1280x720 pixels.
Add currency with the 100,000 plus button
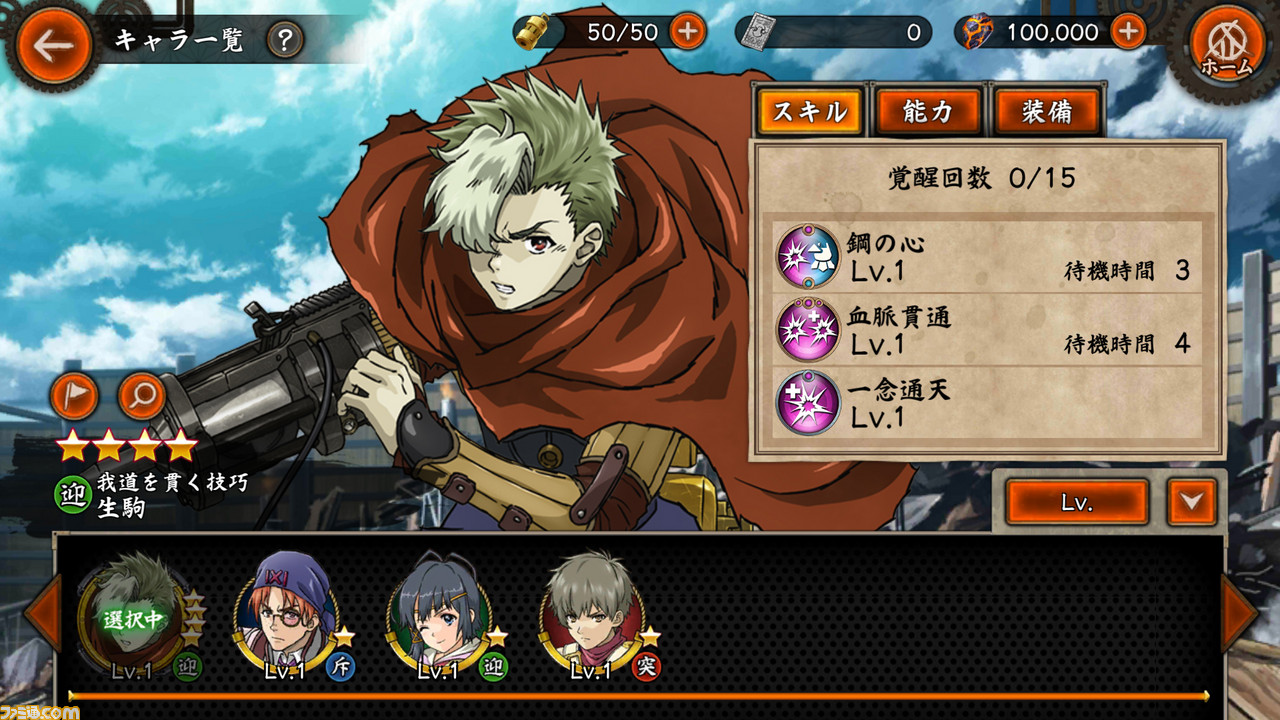(x=1127, y=32)
